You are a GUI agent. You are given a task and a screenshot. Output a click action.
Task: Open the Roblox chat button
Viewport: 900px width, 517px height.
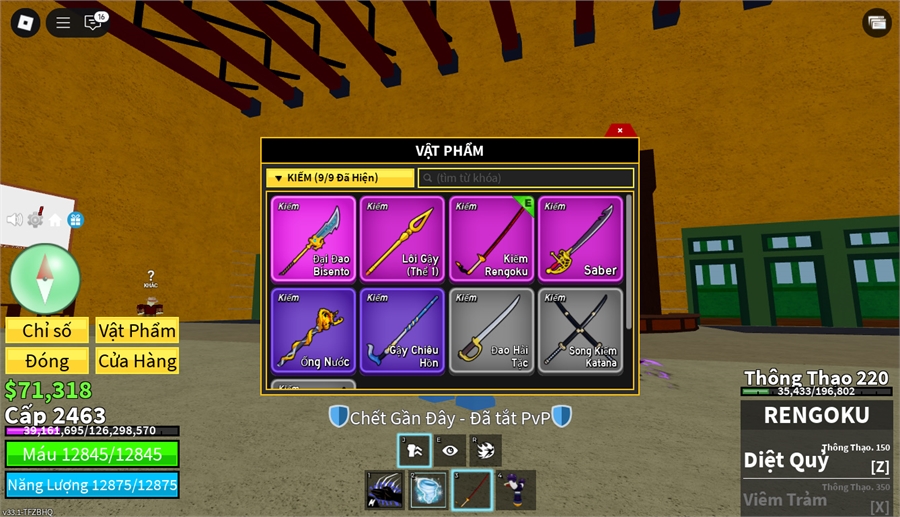(94, 23)
